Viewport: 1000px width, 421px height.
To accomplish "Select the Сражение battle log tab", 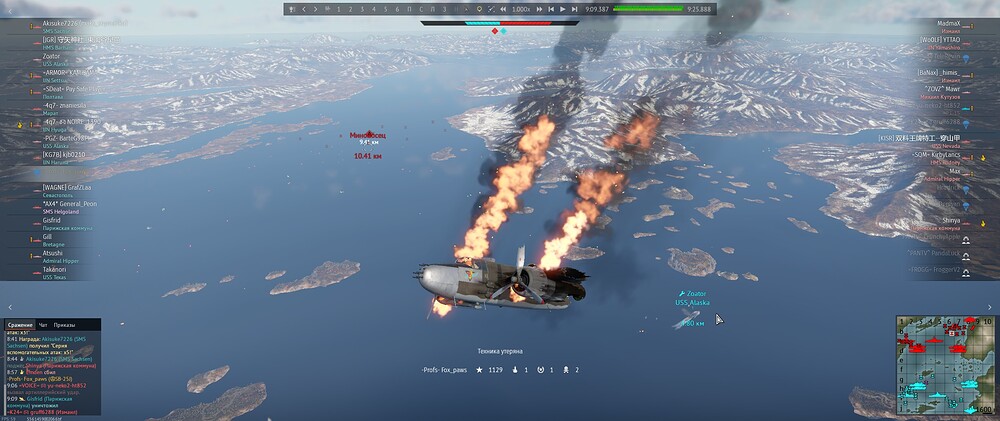I will (20, 325).
